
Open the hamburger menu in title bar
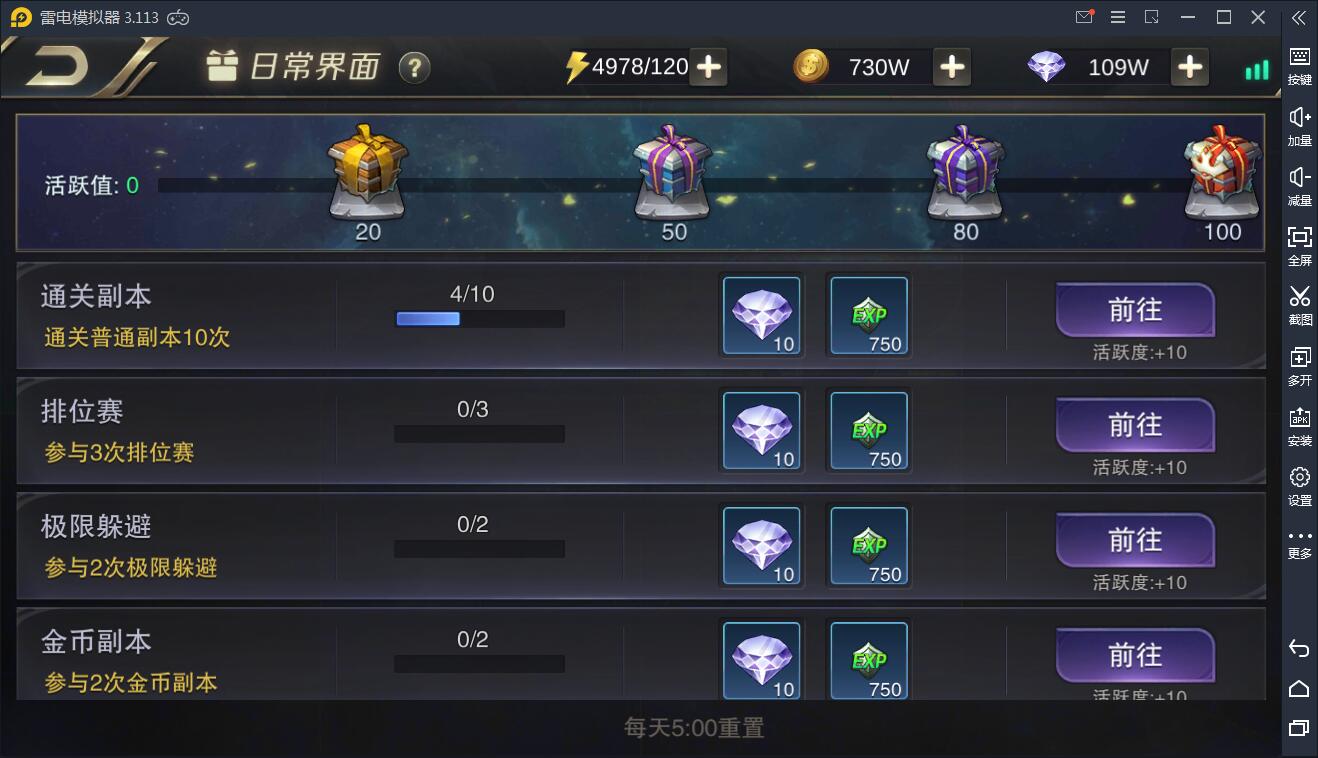1117,17
